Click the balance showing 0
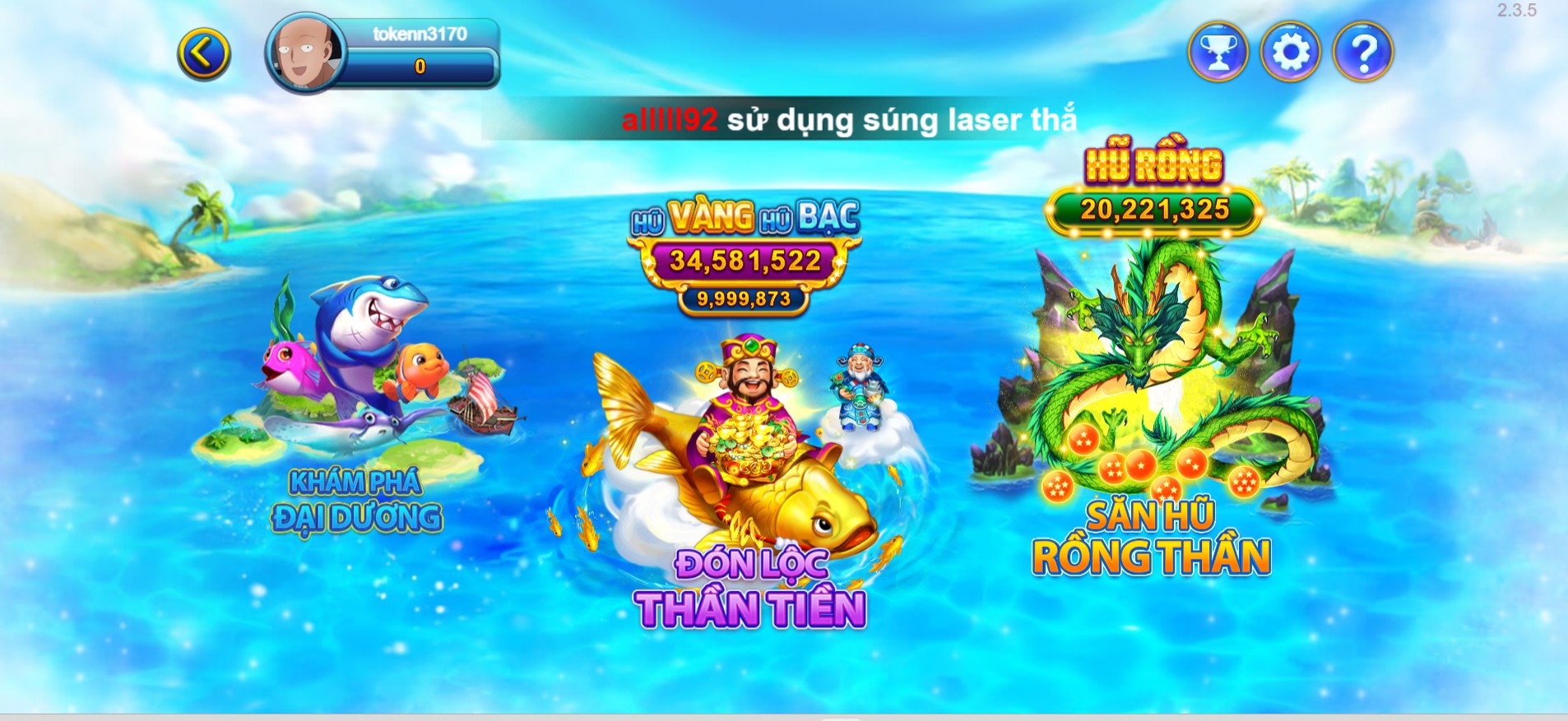Screen dimensions: 1568x721 (x=420, y=66)
